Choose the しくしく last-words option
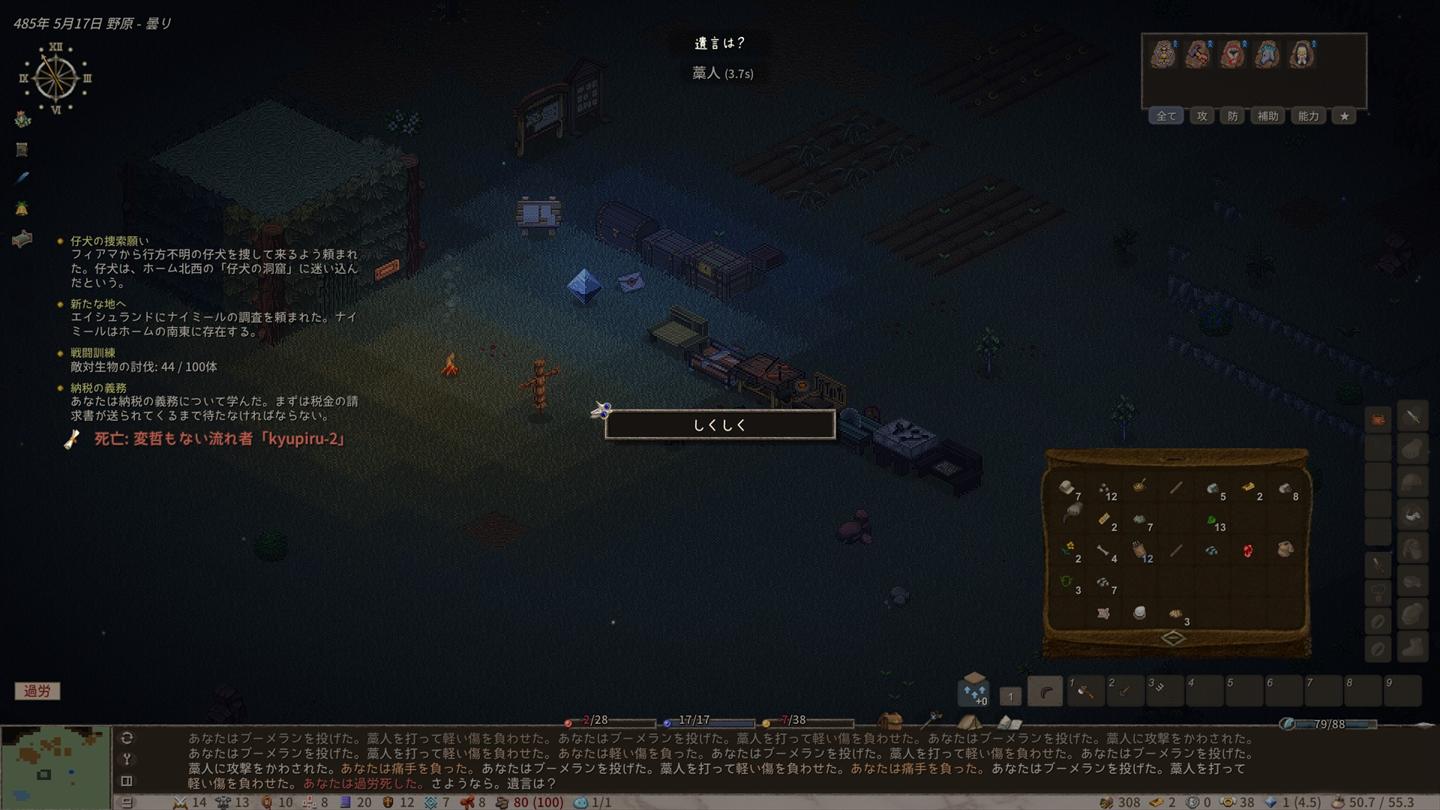1440x810 pixels. [720, 425]
